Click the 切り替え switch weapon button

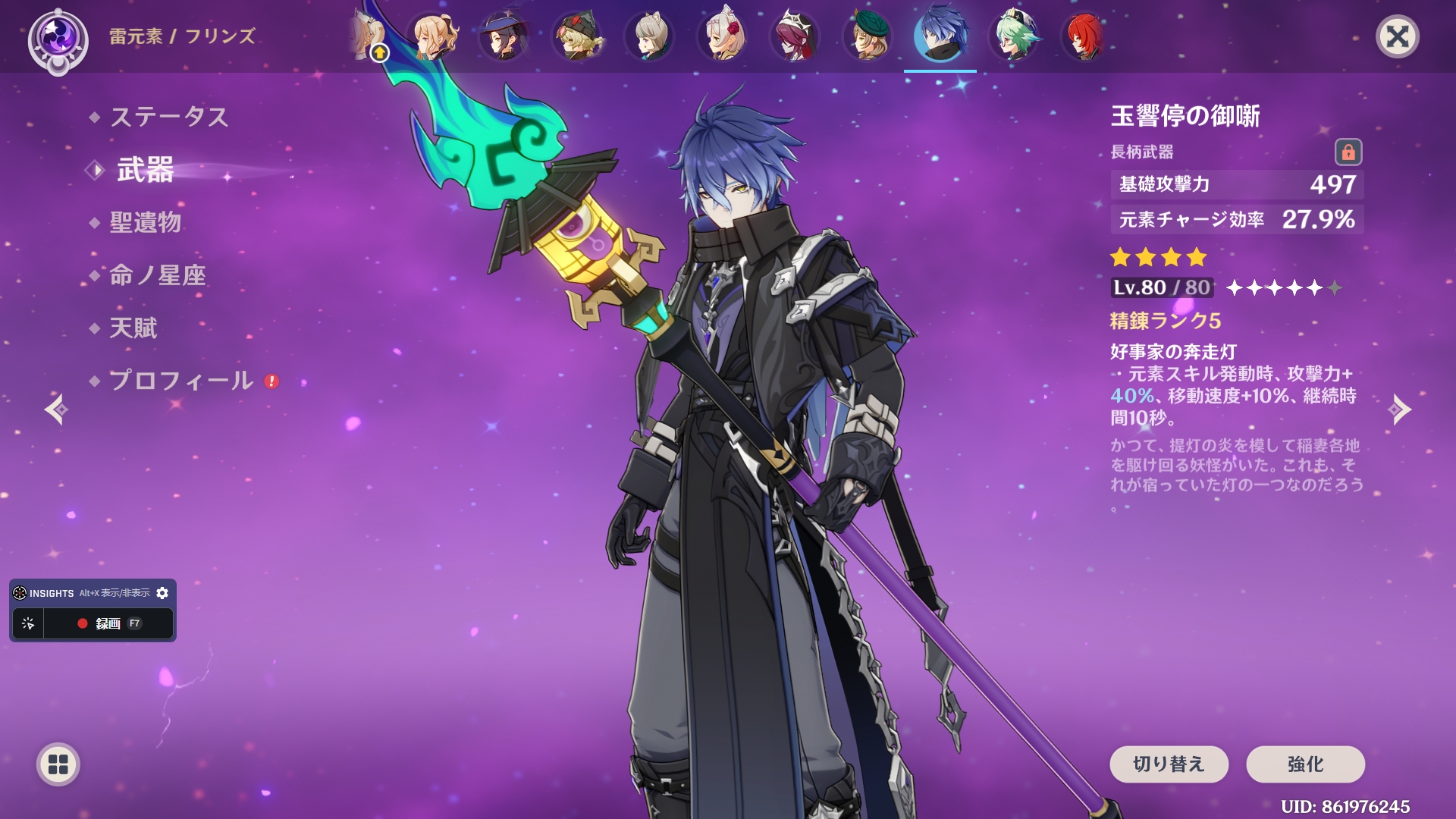pos(1169,764)
